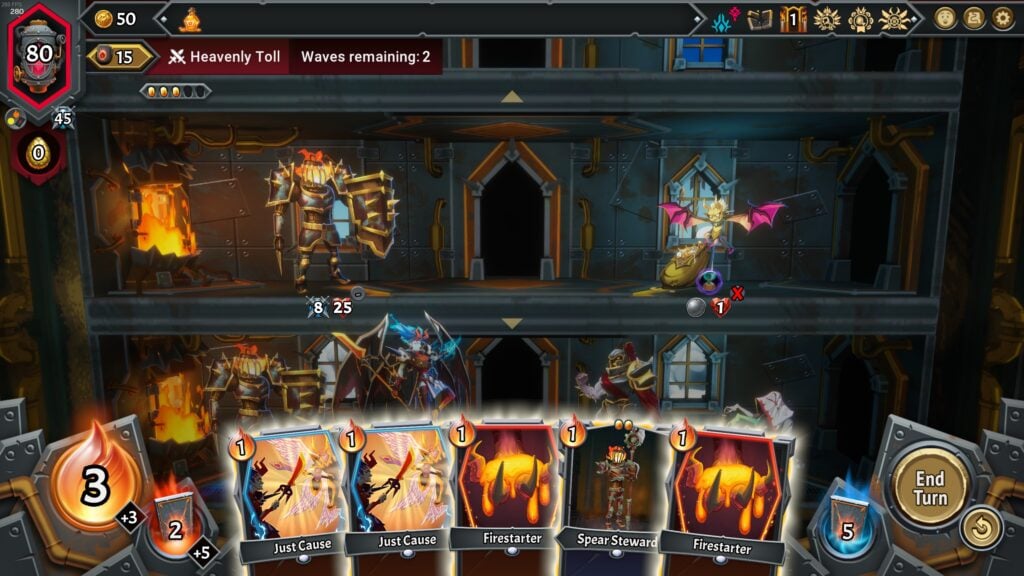Screen dimensions: 1024x576
Task: Move up a floor with the up arrow
Action: click(x=512, y=96)
